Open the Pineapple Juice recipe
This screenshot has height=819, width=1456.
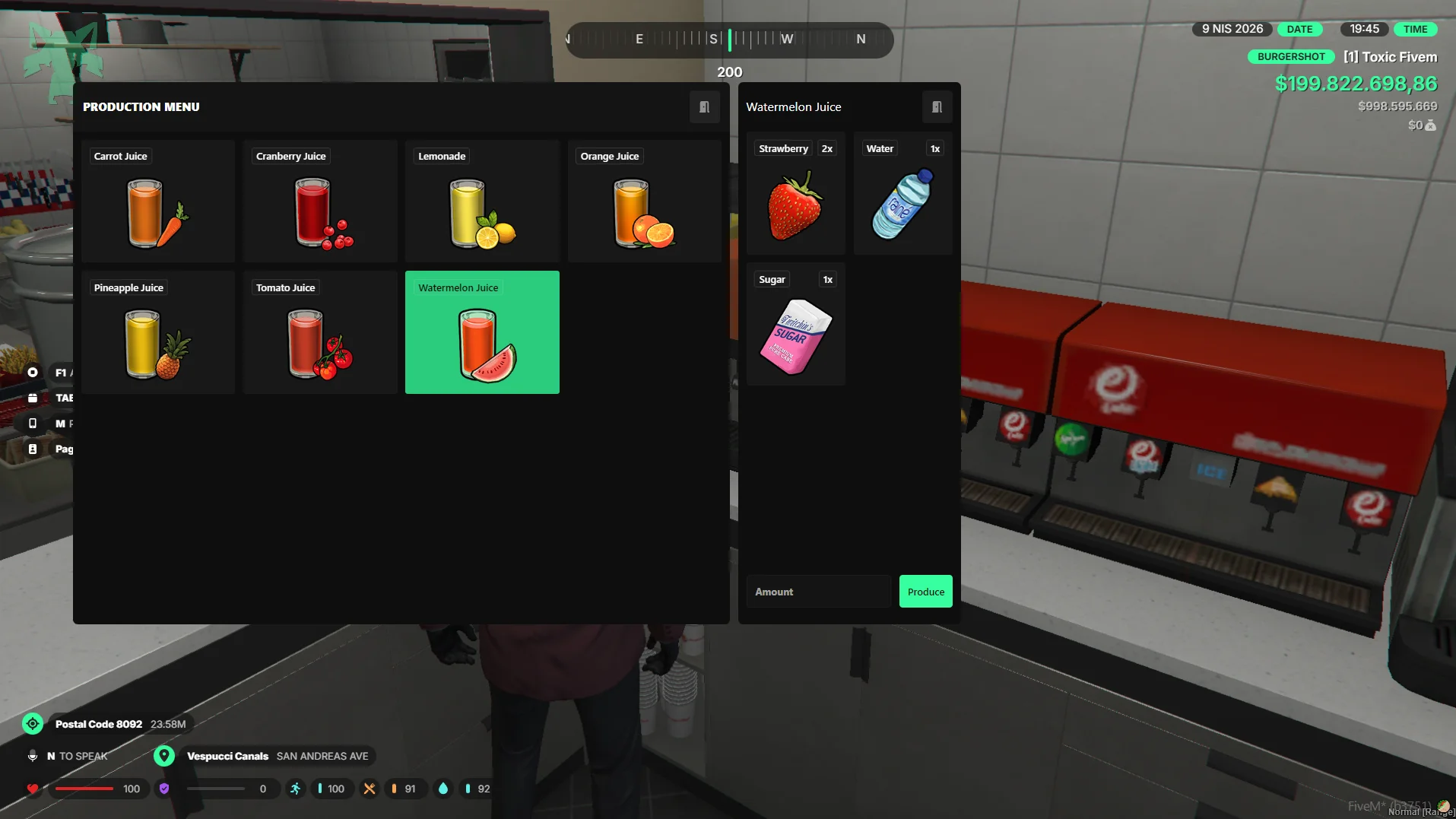point(157,332)
